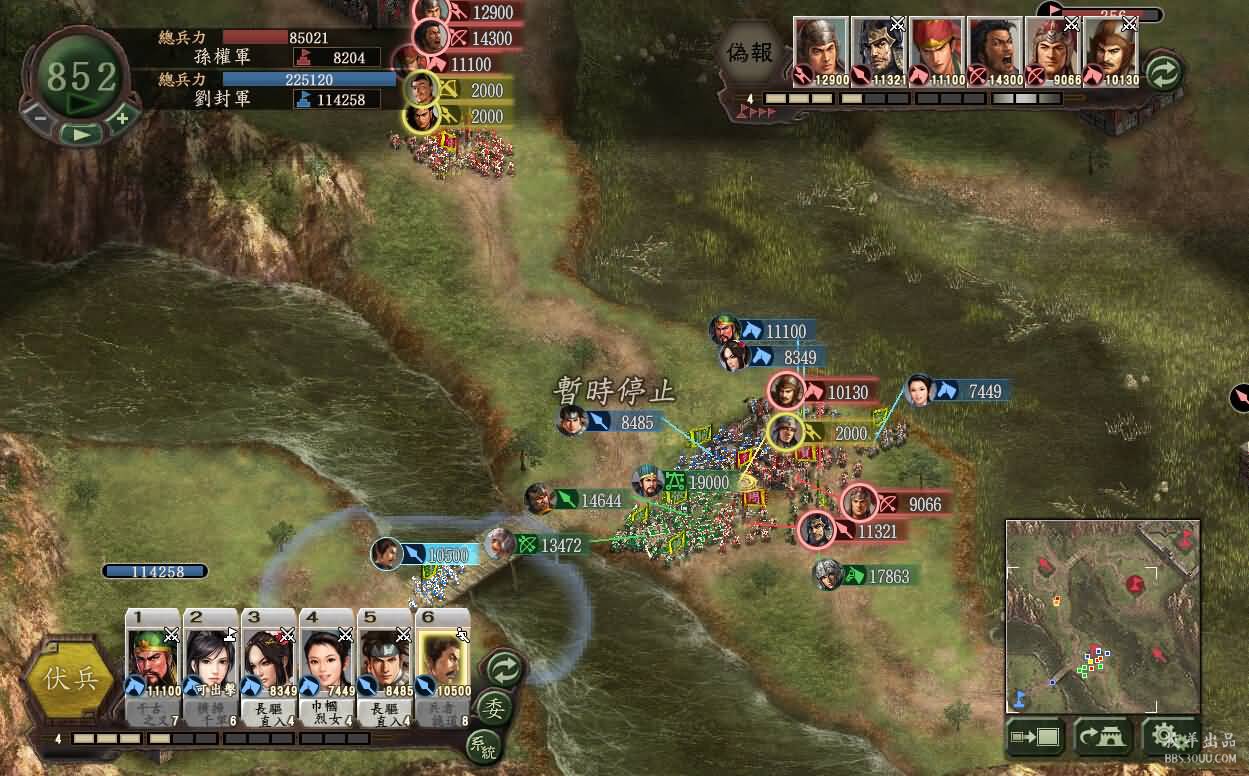Select officer card 2 marked 可出擊

(211, 665)
